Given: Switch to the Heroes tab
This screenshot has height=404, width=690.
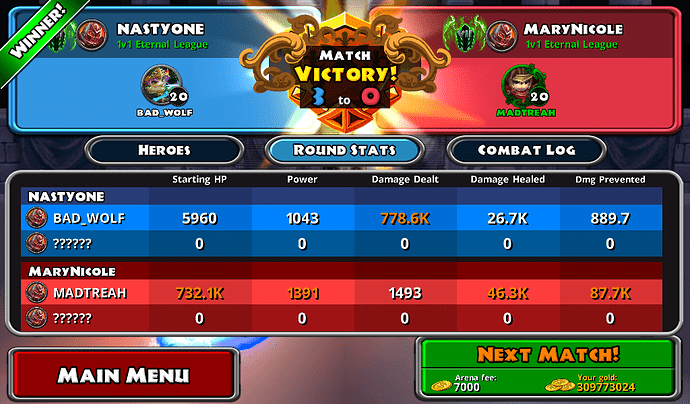Looking at the screenshot, I should tap(163, 150).
